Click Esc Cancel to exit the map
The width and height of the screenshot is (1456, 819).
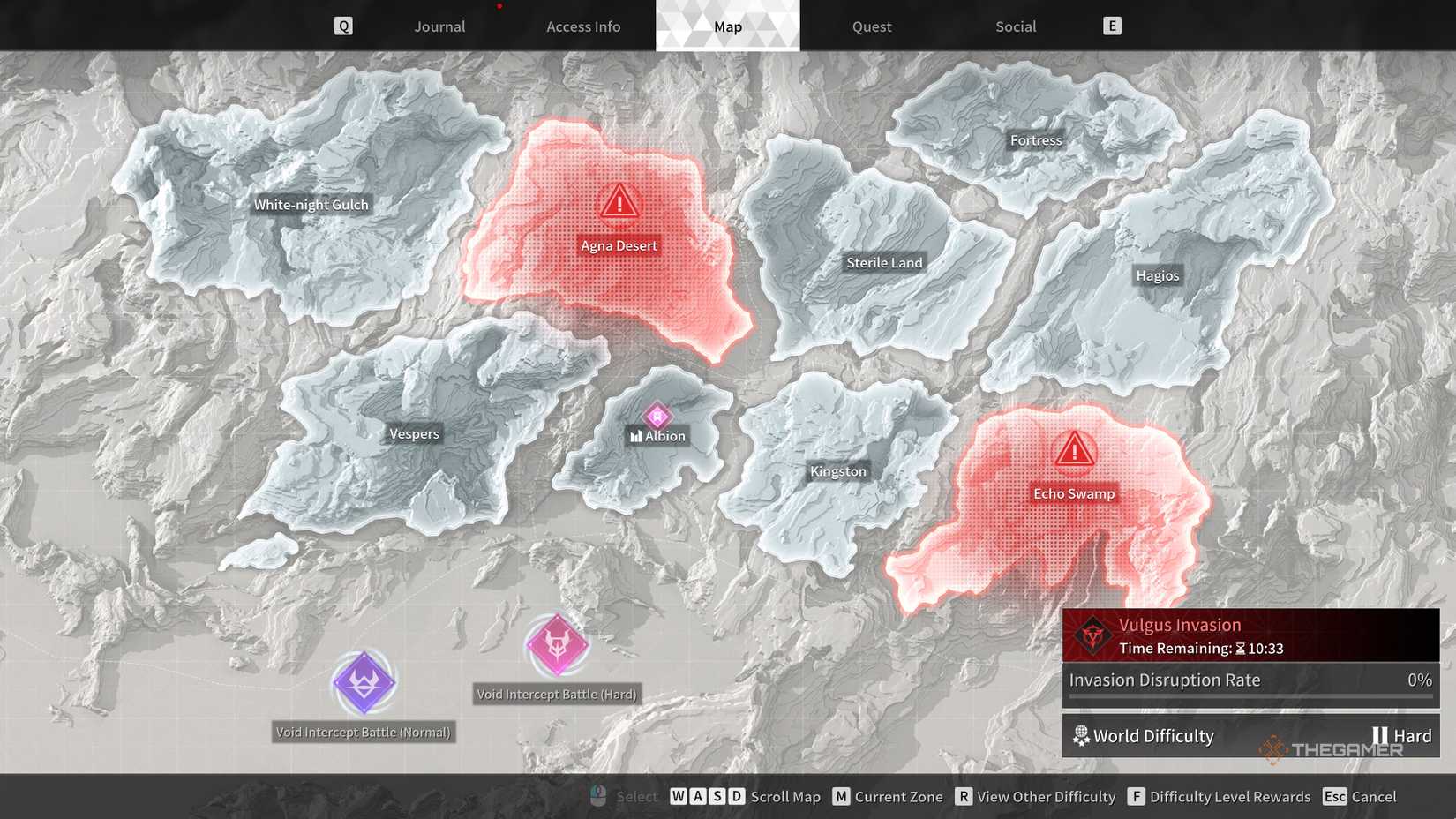coord(1335,796)
